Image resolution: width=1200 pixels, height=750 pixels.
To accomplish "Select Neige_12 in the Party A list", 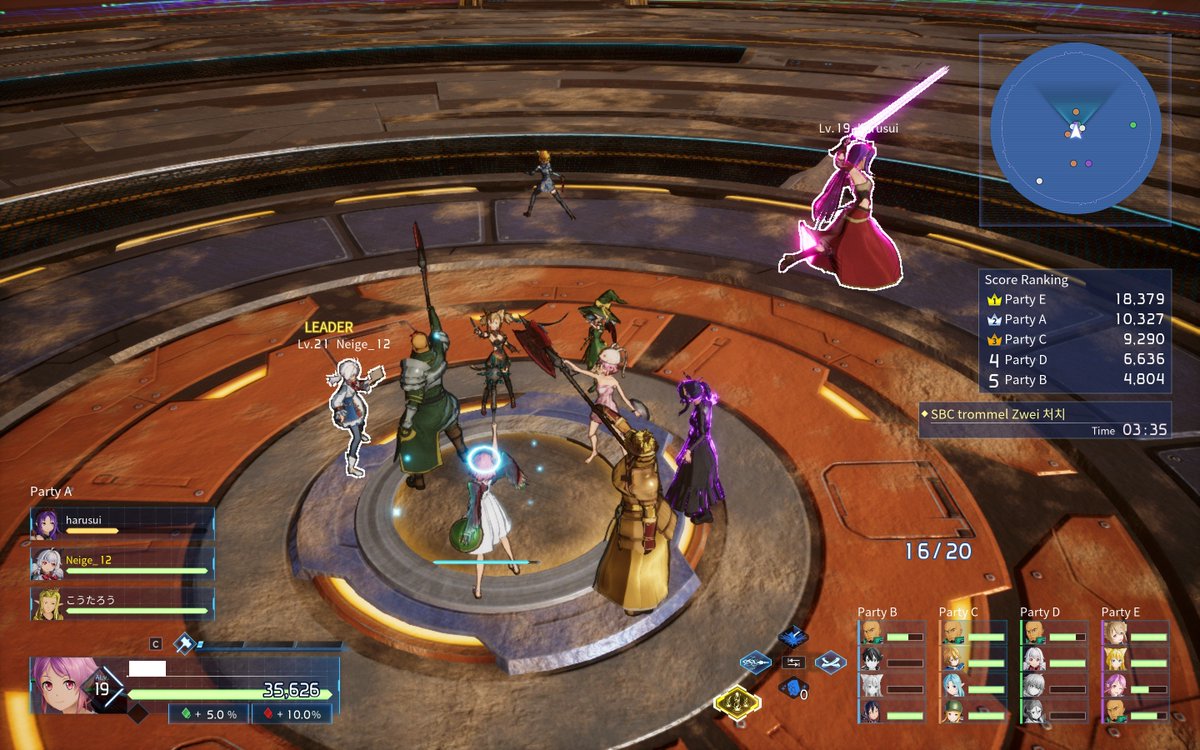I will click(122, 564).
